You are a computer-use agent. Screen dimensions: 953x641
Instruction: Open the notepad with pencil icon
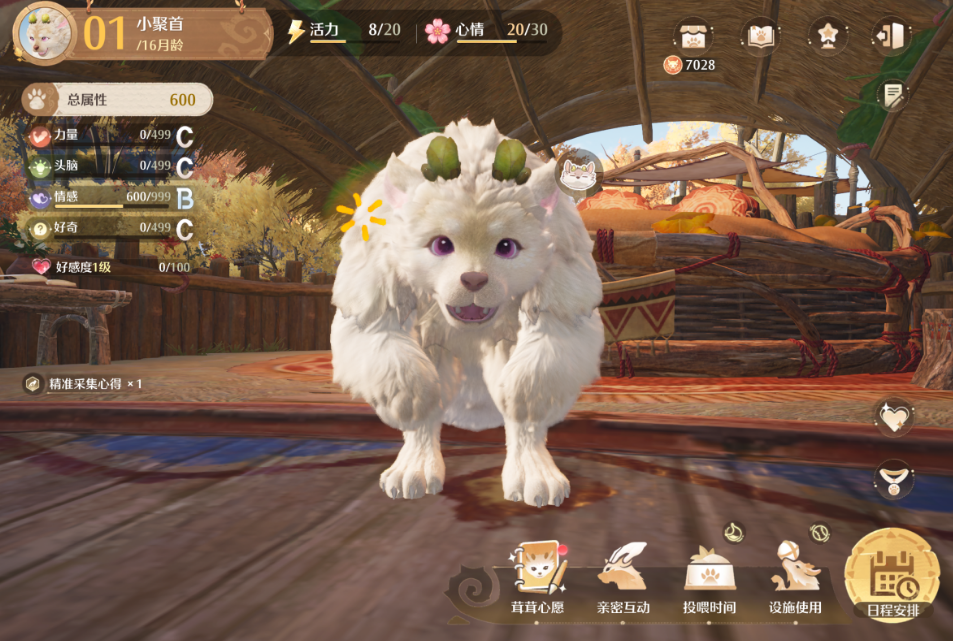(x=891, y=95)
